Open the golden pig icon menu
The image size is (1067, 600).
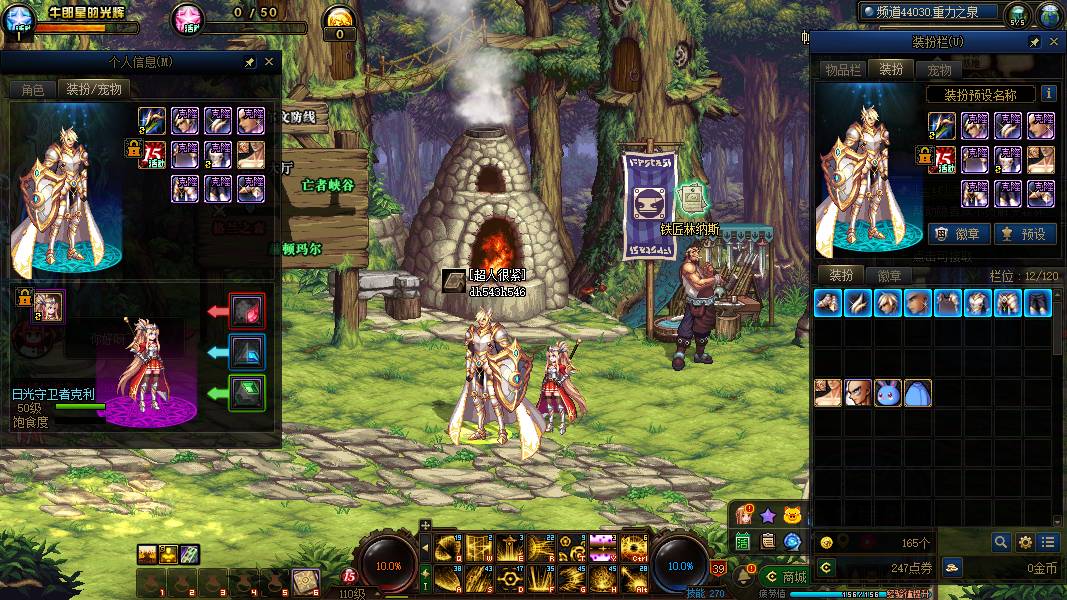pyautogui.click(x=792, y=516)
